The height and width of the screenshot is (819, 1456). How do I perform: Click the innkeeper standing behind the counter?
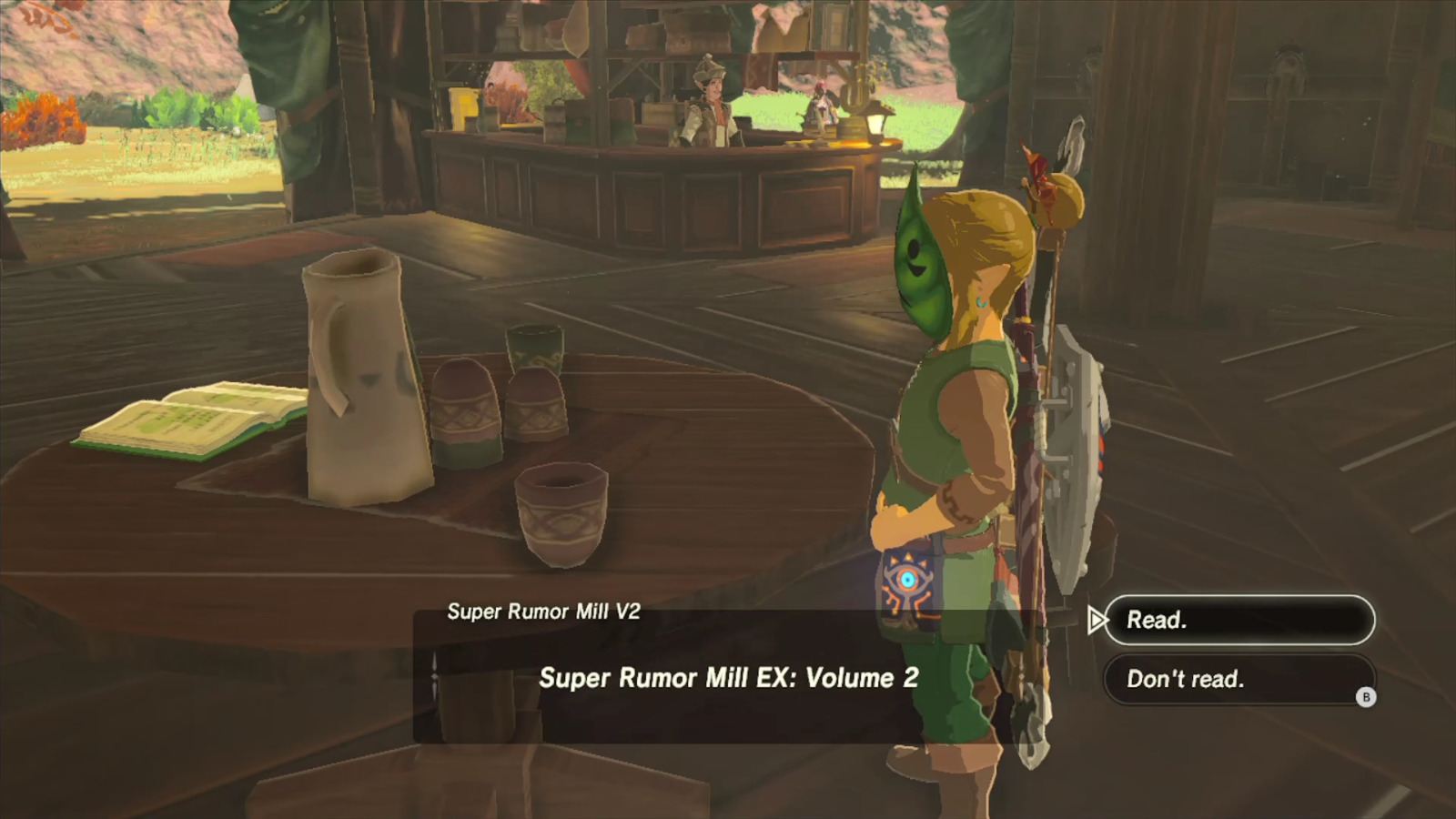pyautogui.click(x=710, y=100)
